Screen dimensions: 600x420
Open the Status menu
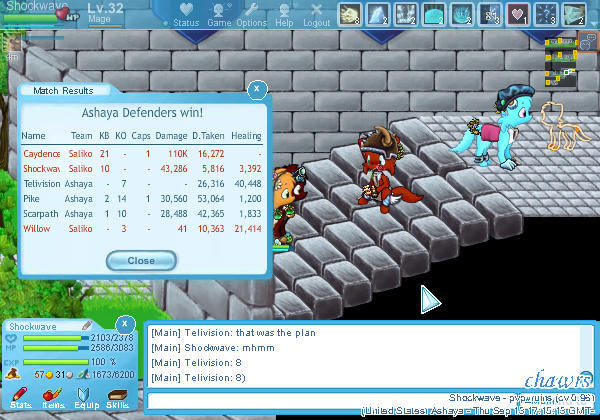click(x=185, y=14)
